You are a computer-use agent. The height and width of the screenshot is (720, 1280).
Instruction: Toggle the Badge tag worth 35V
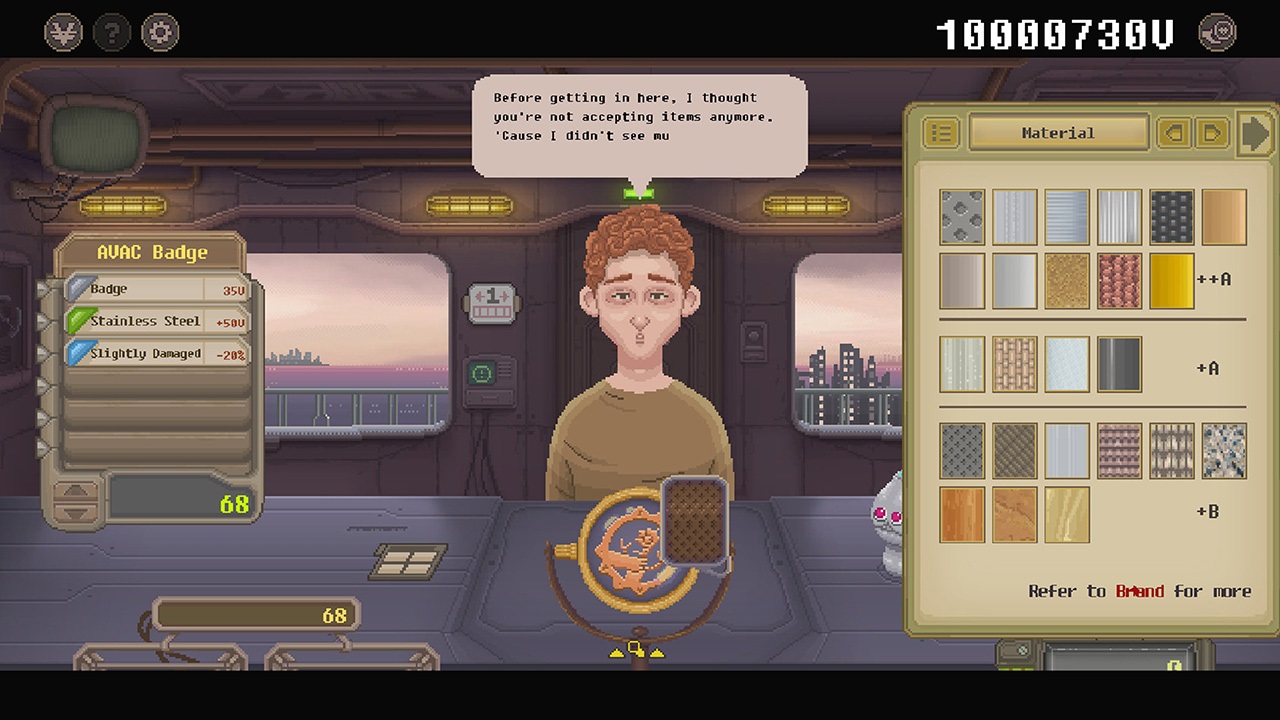(155, 288)
